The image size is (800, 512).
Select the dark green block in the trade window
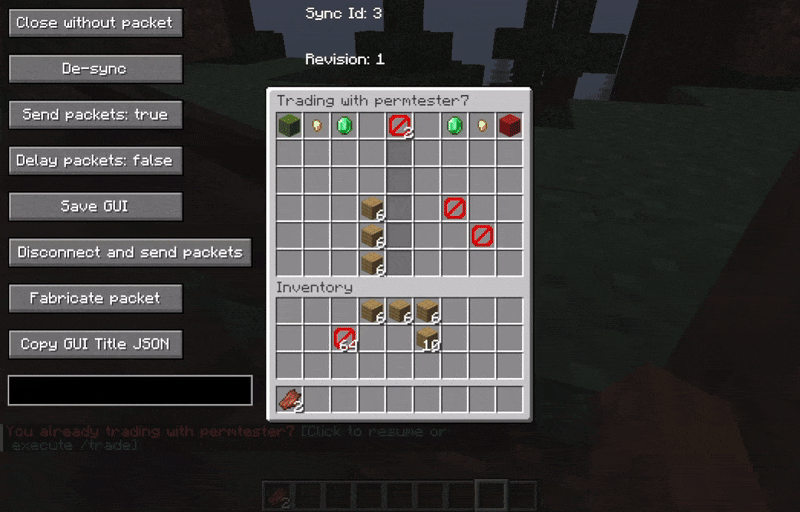pos(289,126)
